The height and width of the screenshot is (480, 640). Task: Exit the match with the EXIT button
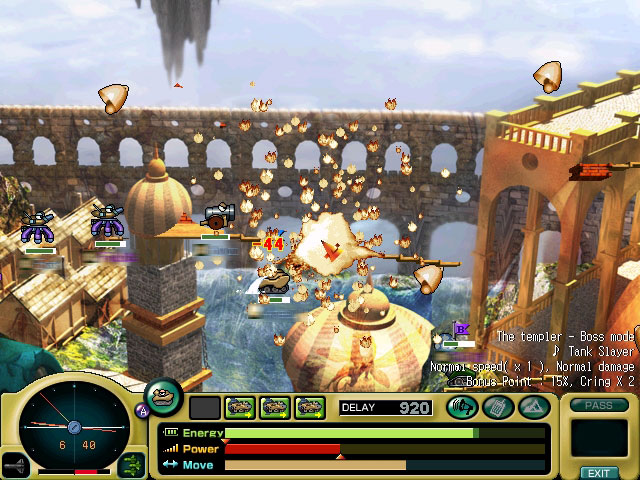click(598, 472)
